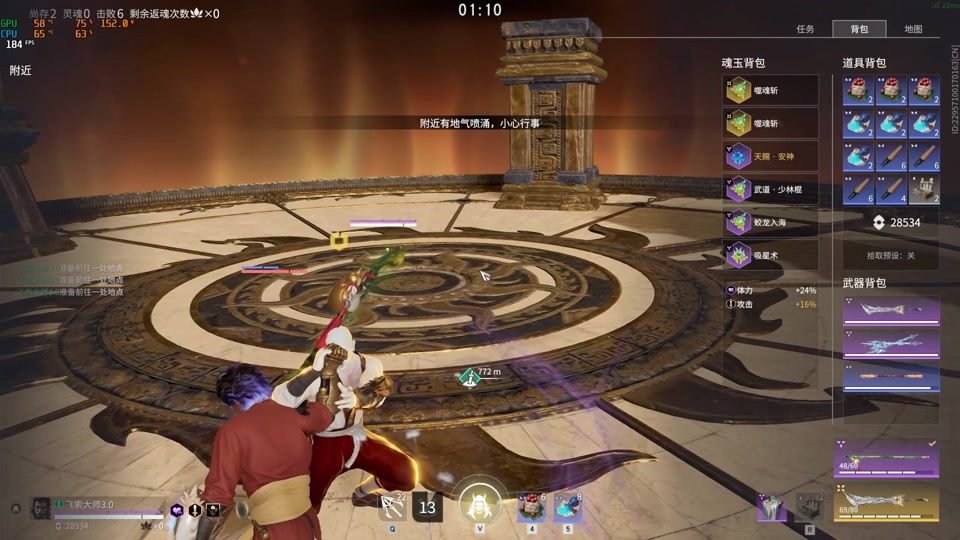Select the equipped purple staff weapon showing 48/60
Screen dimensions: 960x540
point(886,459)
